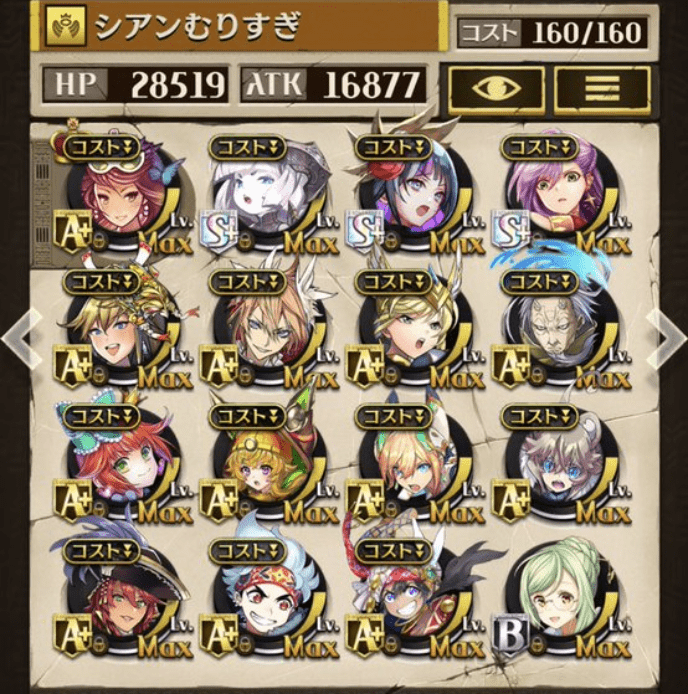This screenshot has height=694, width=688.
Task: Click the party name シアンむりすぎ banner
Action: point(240,28)
